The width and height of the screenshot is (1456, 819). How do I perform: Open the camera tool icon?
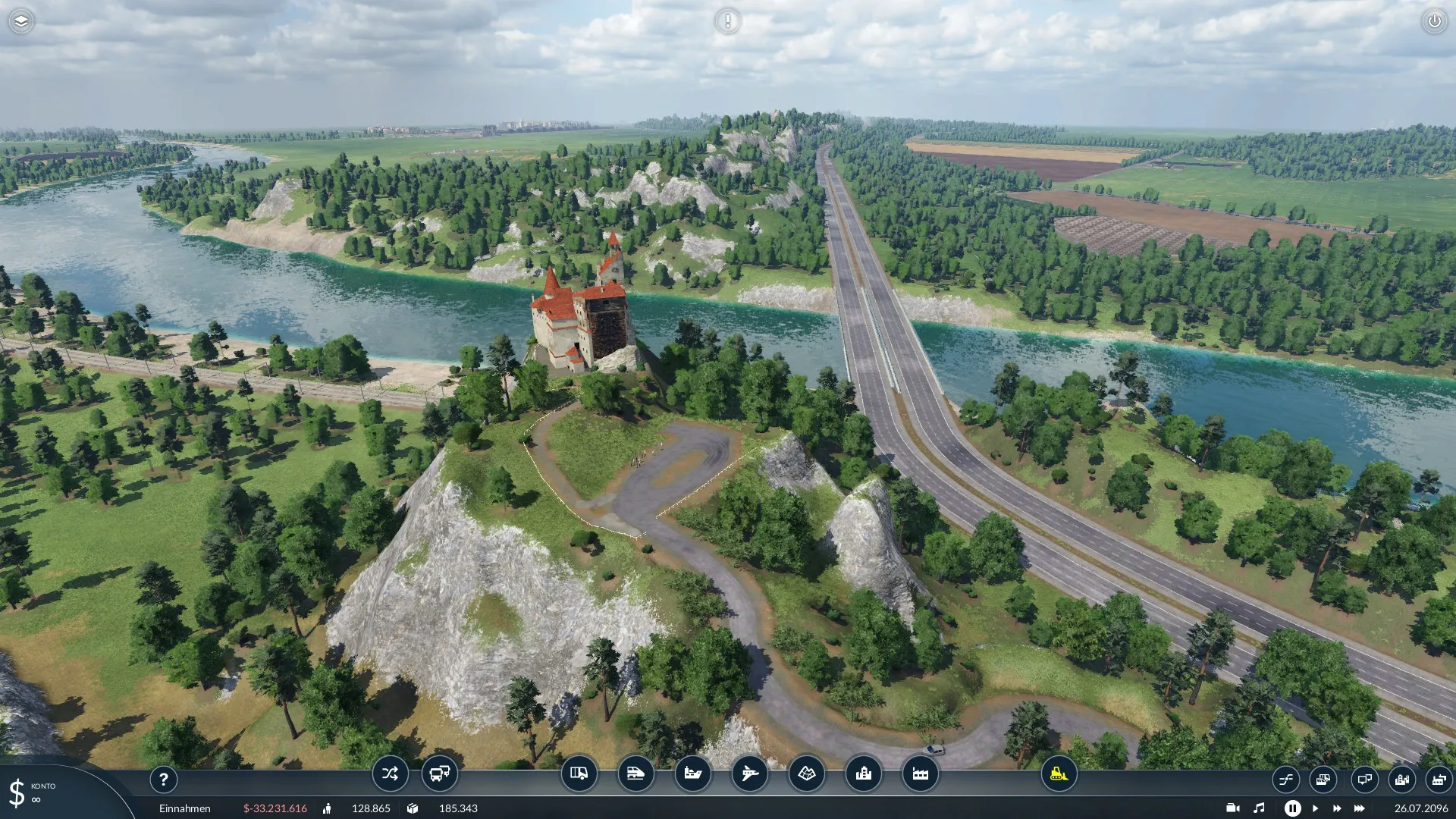(1232, 808)
